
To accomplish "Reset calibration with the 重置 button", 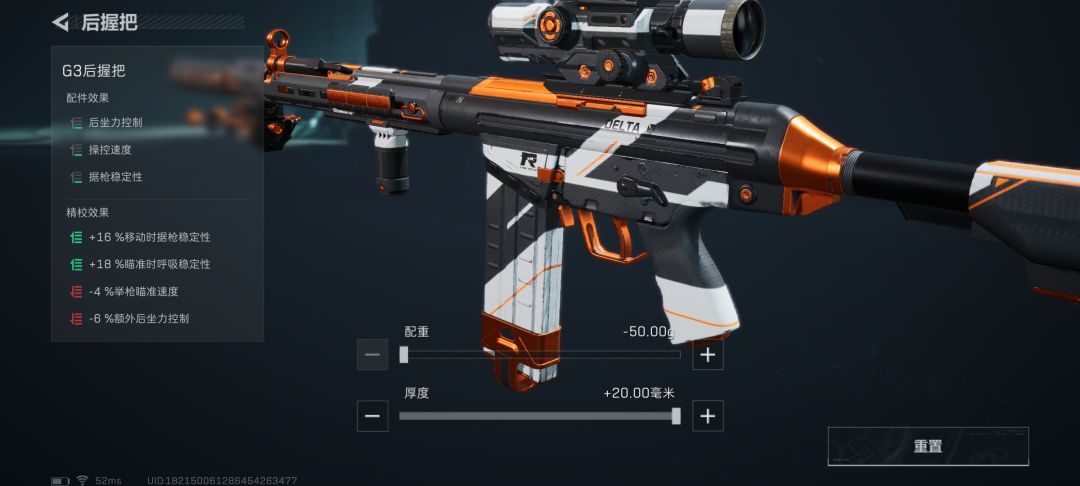I will (927, 446).
